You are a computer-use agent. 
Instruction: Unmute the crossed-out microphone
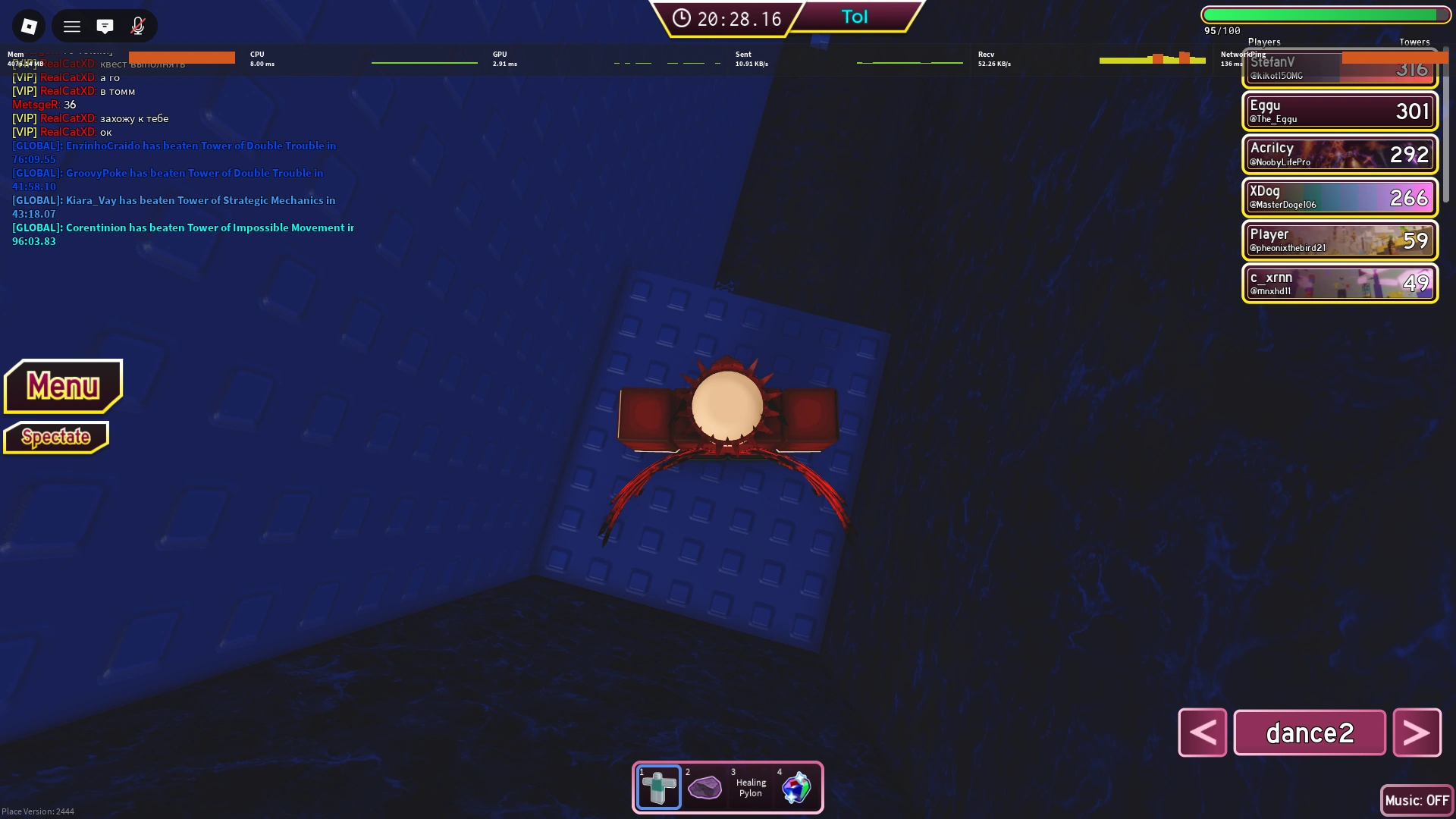138,26
